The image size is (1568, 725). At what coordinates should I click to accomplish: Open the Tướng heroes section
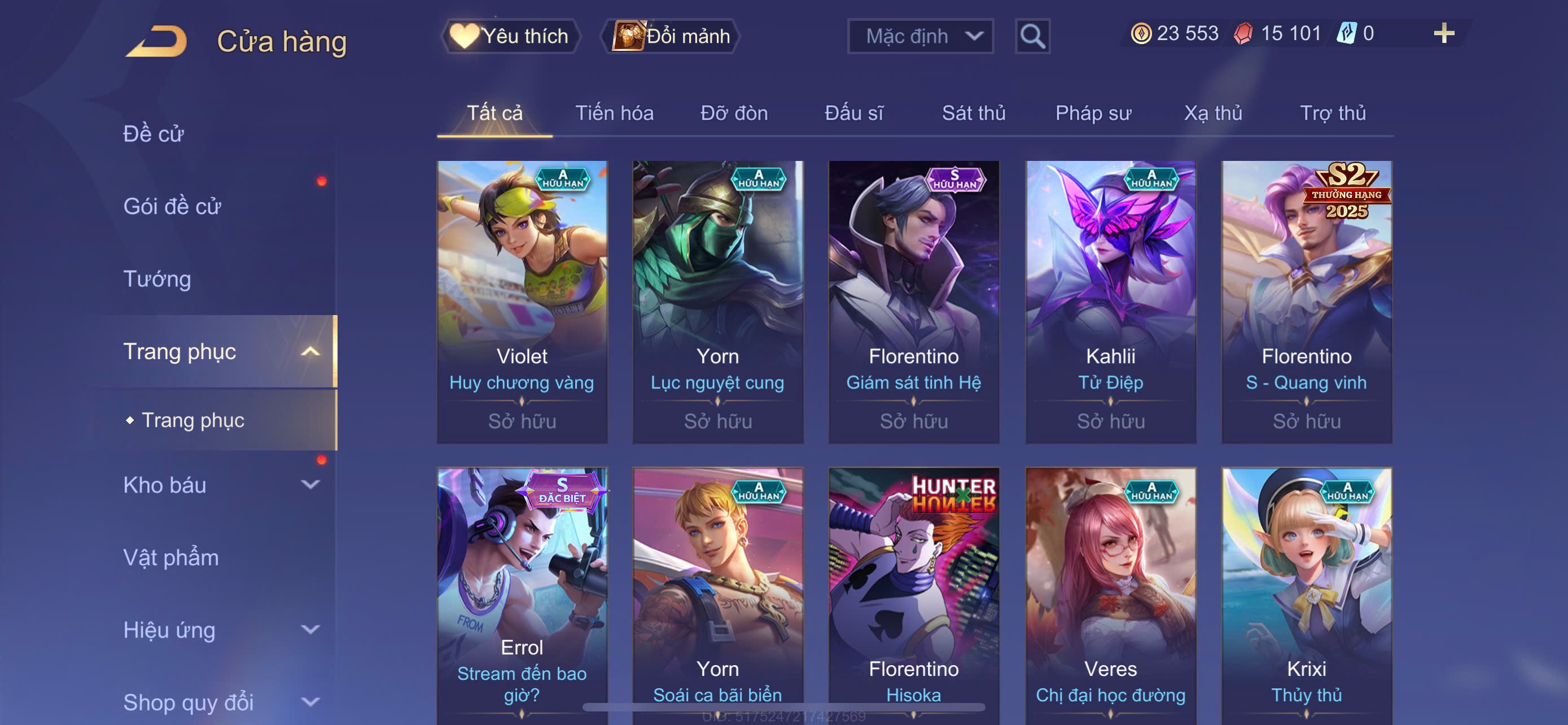point(157,279)
